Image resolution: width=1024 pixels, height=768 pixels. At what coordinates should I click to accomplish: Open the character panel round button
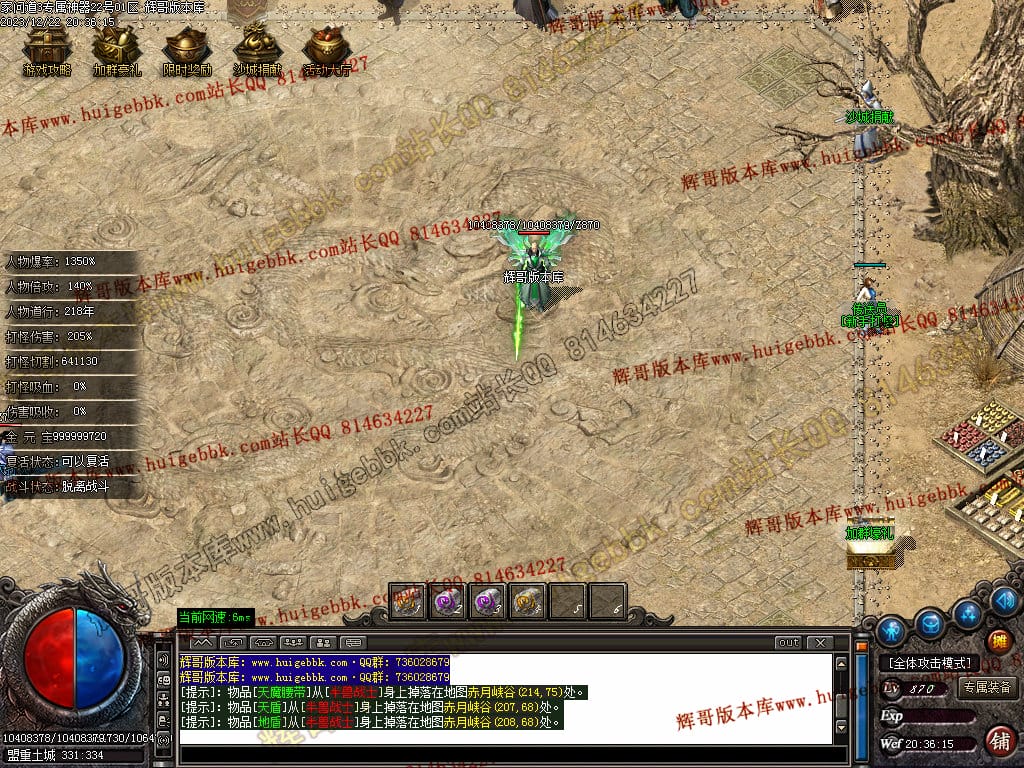click(891, 631)
